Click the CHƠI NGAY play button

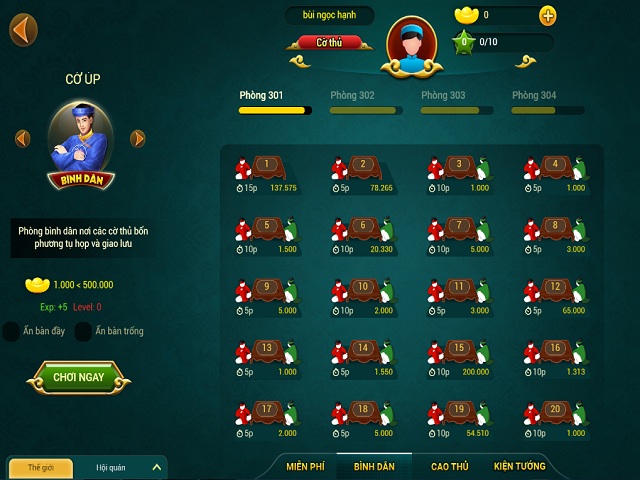(79, 378)
